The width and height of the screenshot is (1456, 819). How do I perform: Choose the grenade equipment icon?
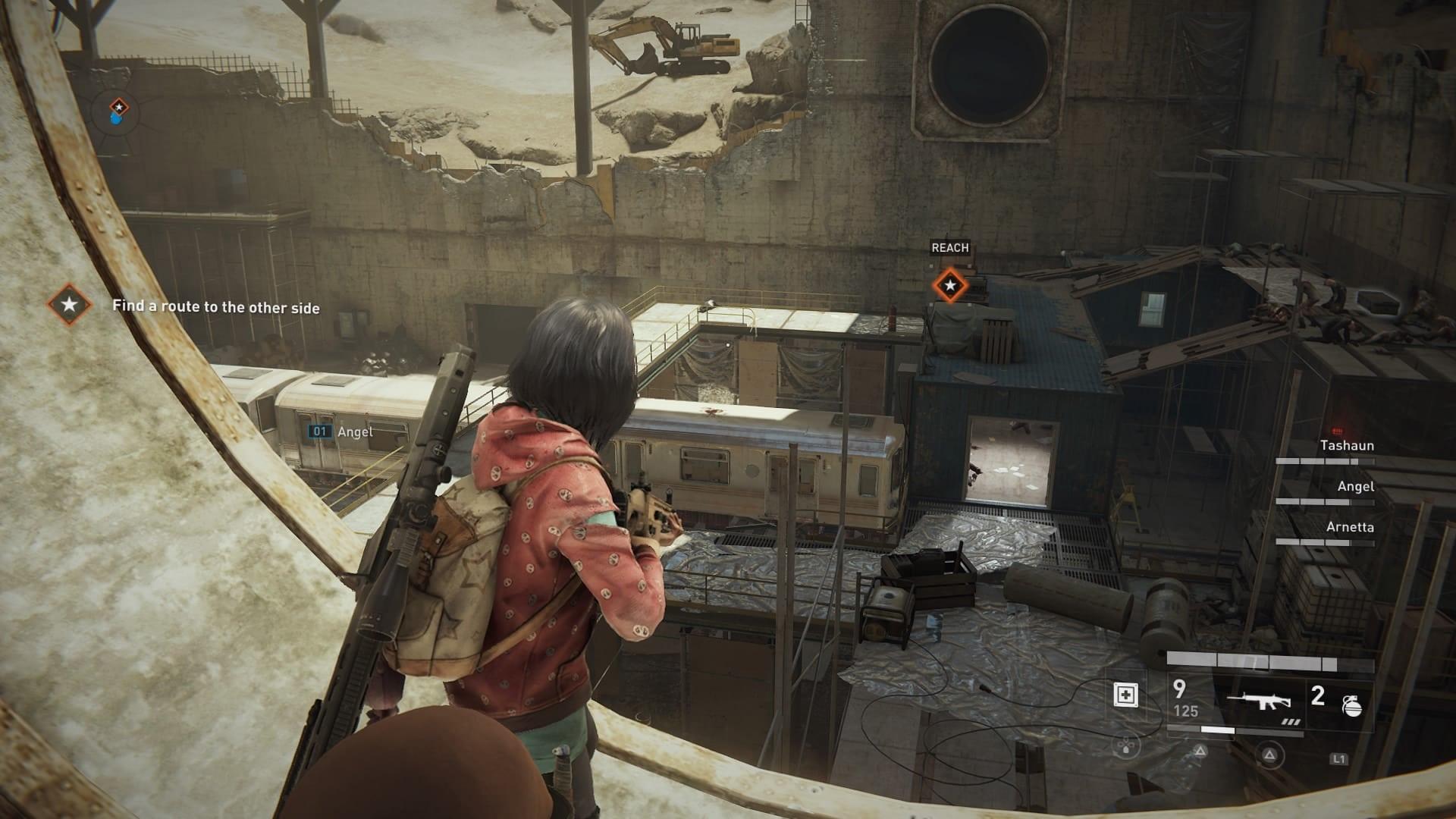1352,705
